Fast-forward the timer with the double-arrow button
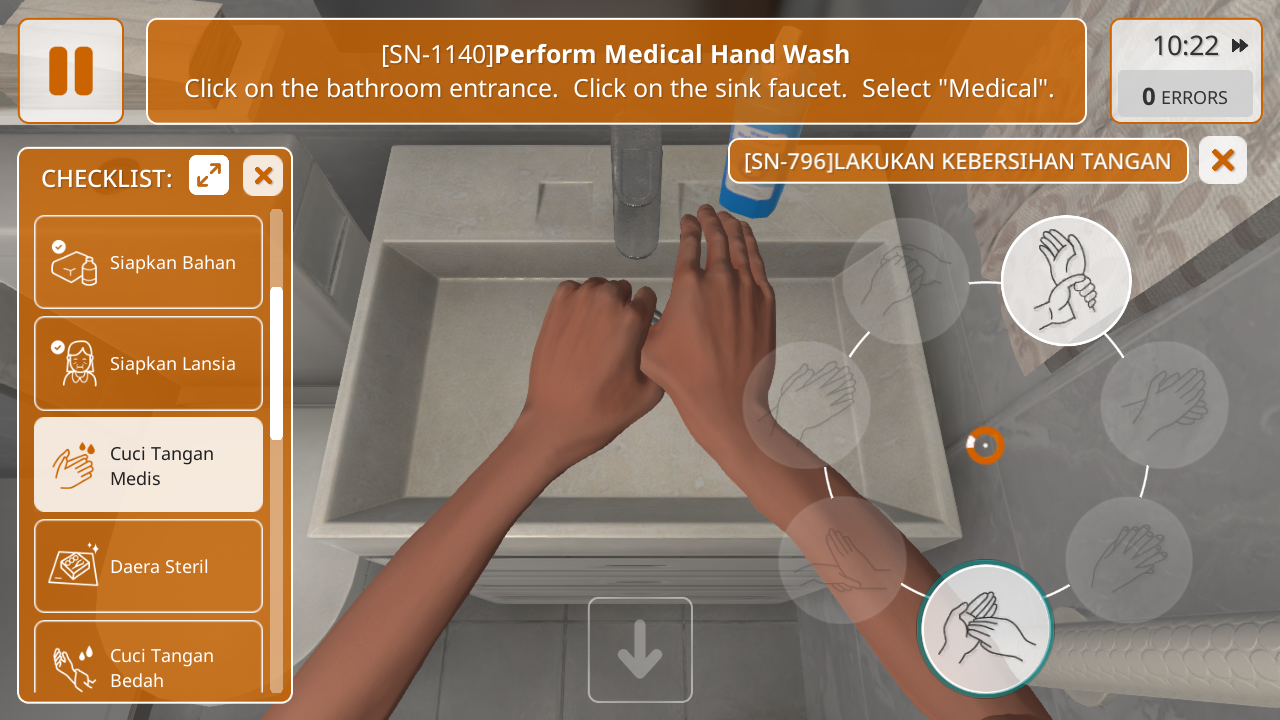 pos(1240,46)
